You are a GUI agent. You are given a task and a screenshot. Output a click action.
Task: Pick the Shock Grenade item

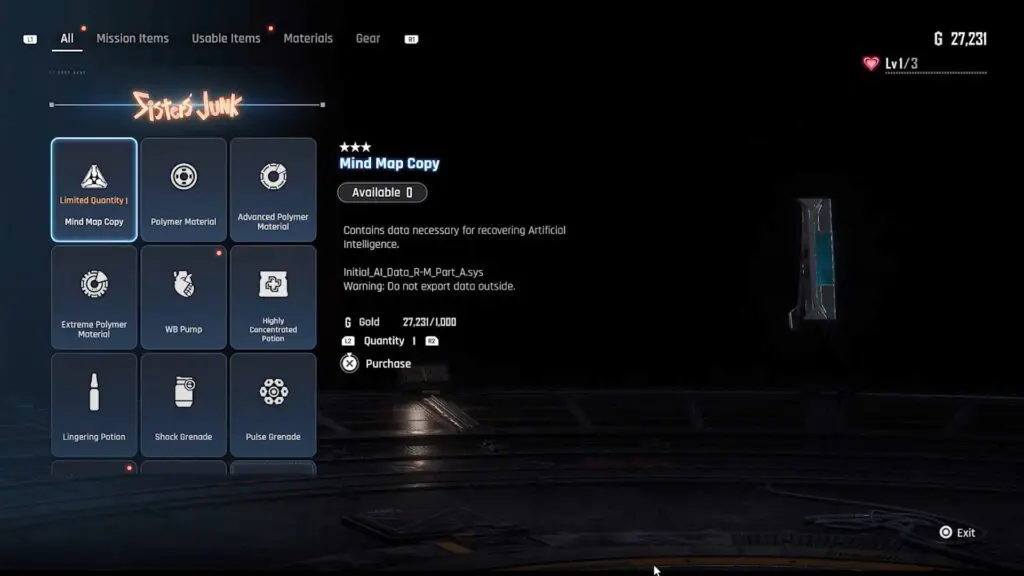click(183, 404)
